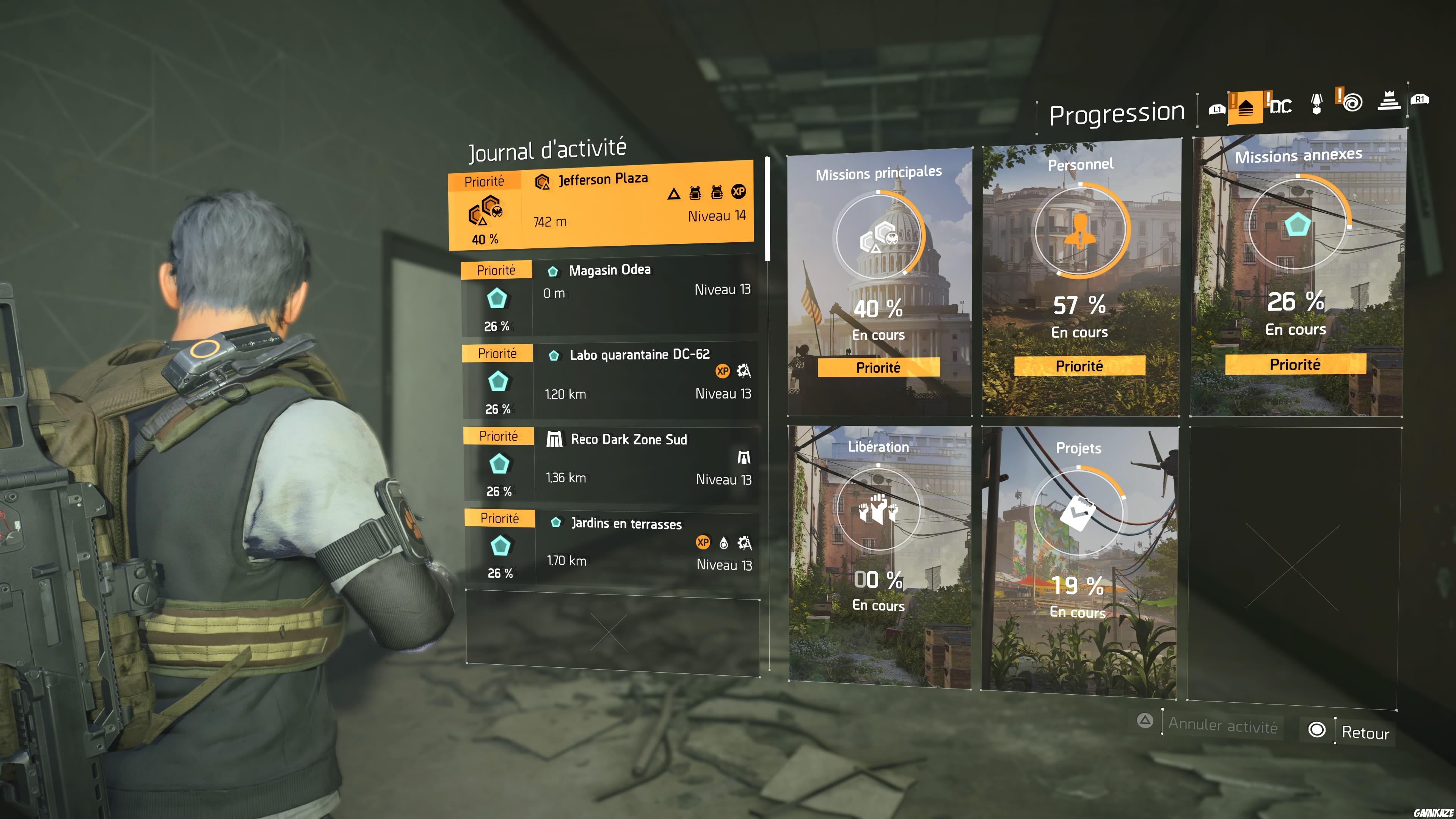Toggle priority on Magasin Odea activity

tap(497, 270)
